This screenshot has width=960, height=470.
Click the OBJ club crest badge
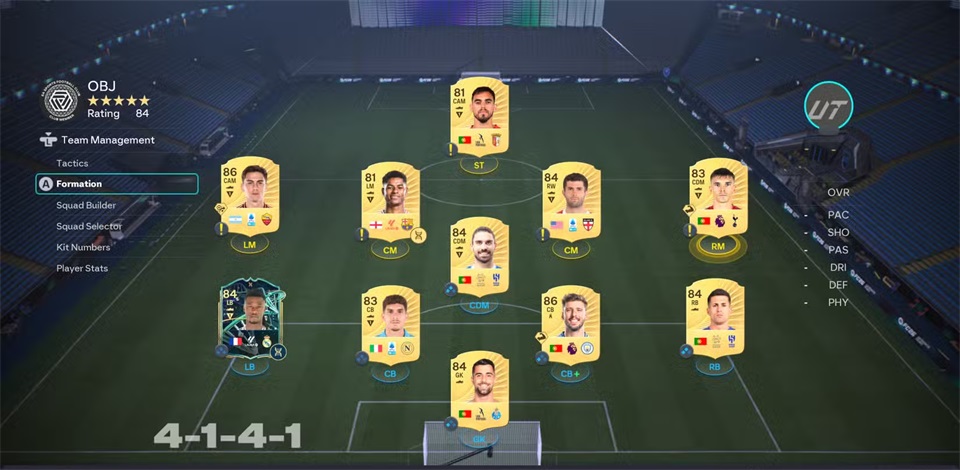(61, 100)
